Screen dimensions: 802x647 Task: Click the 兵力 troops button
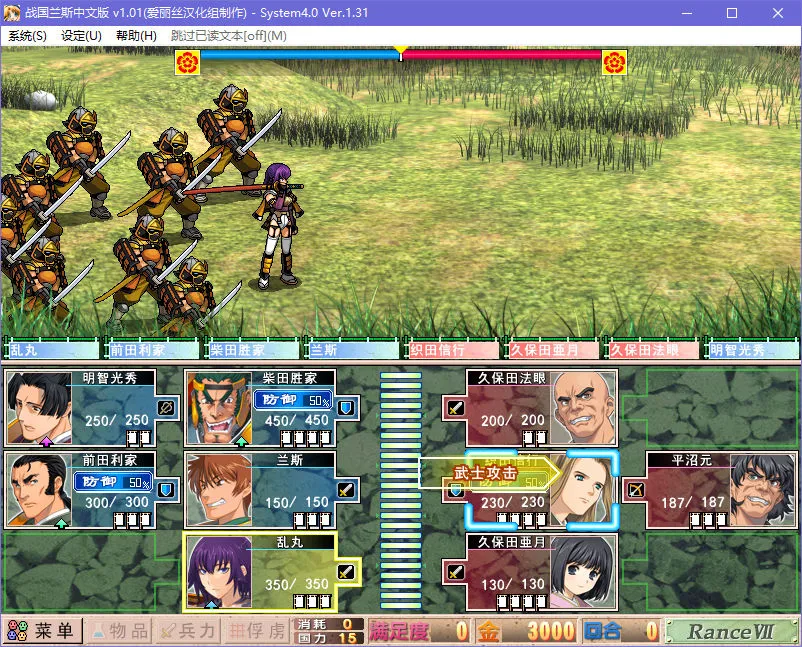click(x=187, y=631)
